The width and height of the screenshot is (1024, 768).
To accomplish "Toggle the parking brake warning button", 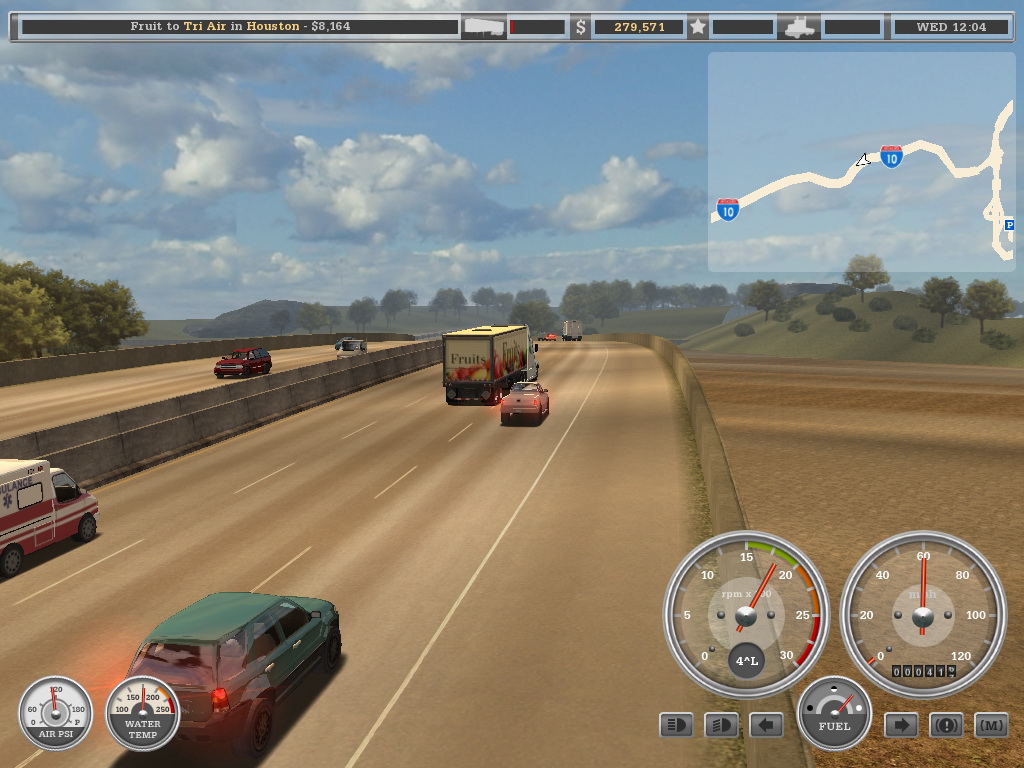I will [946, 725].
